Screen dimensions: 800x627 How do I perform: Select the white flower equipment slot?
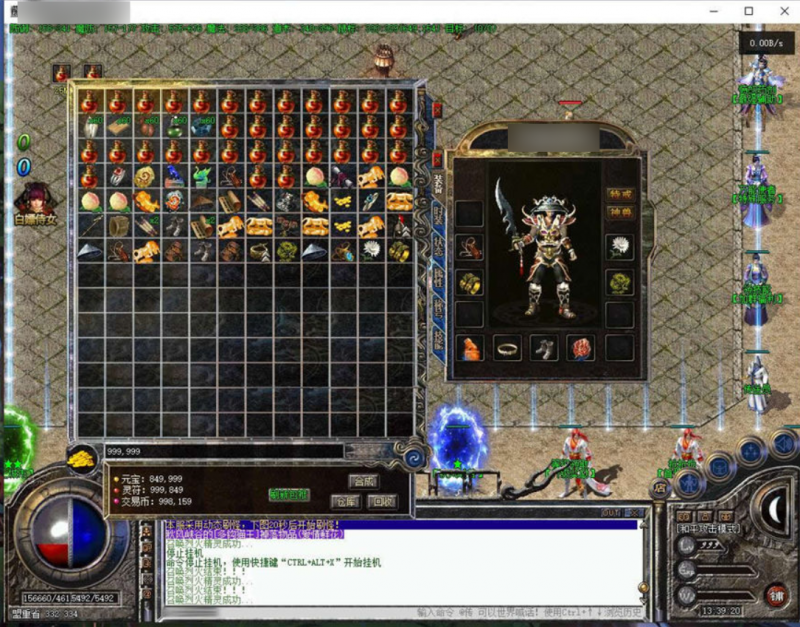click(620, 247)
